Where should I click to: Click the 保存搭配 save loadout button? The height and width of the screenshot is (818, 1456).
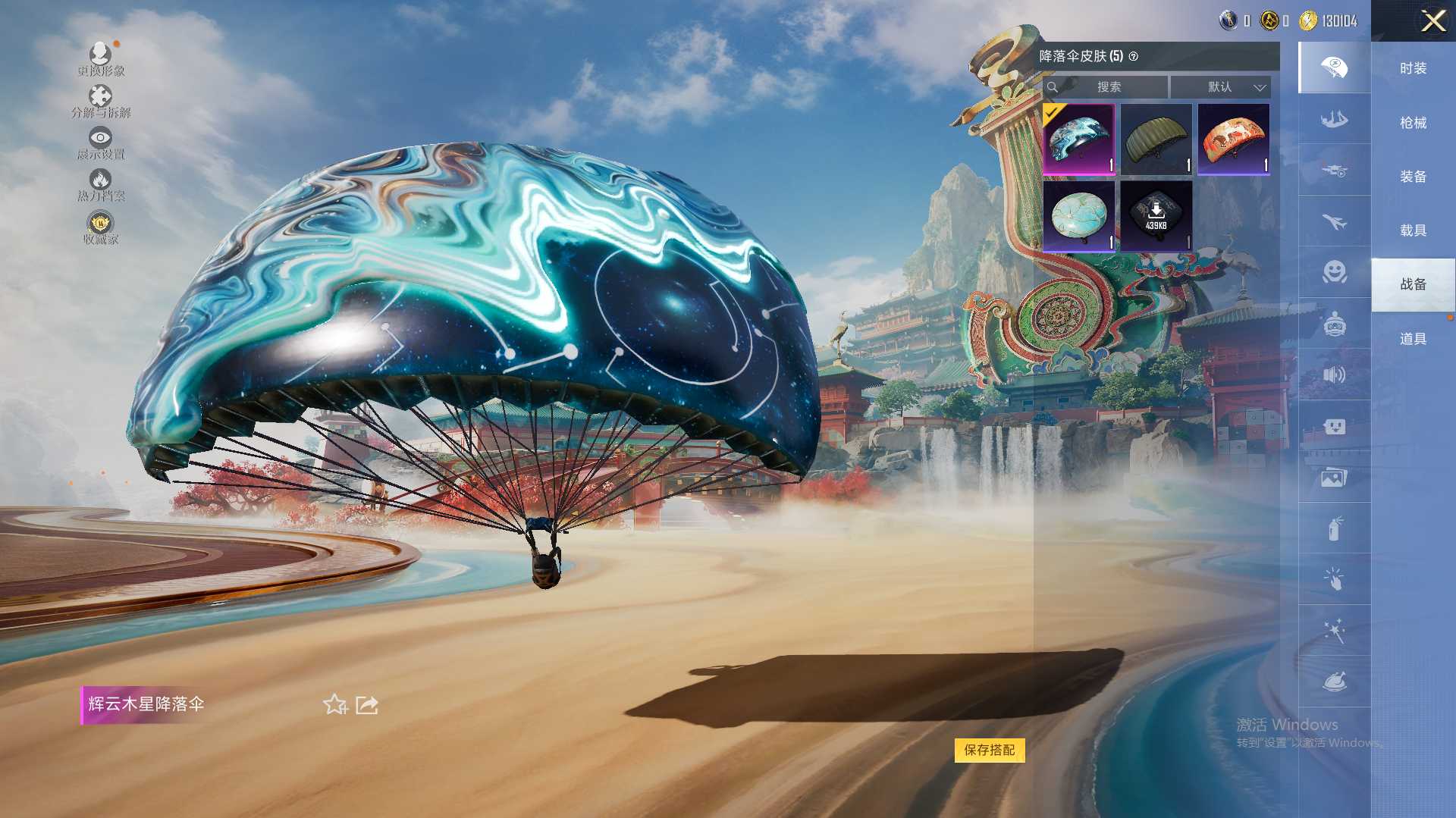coord(989,750)
